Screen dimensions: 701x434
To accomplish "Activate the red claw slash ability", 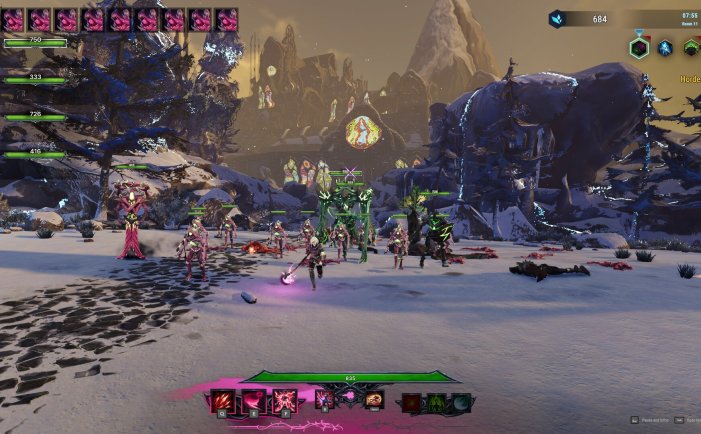I will point(223,401).
